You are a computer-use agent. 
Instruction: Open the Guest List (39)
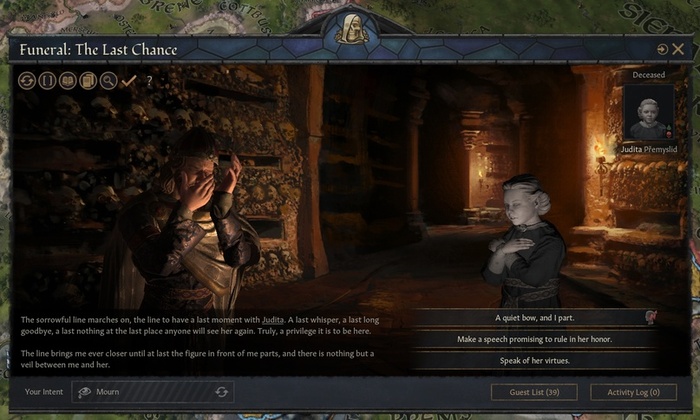click(534, 392)
